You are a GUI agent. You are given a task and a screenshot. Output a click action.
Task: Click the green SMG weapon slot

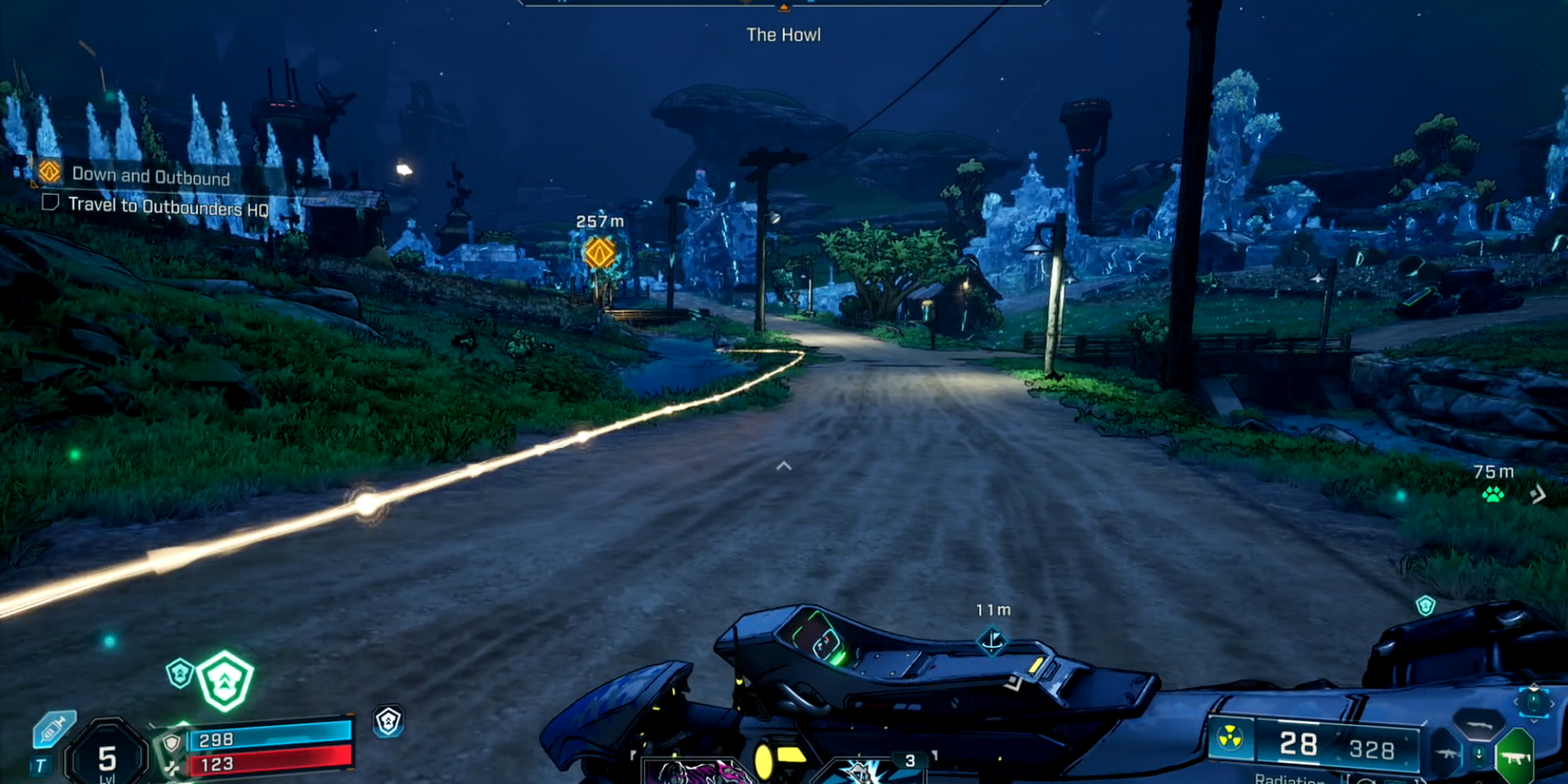1515,757
